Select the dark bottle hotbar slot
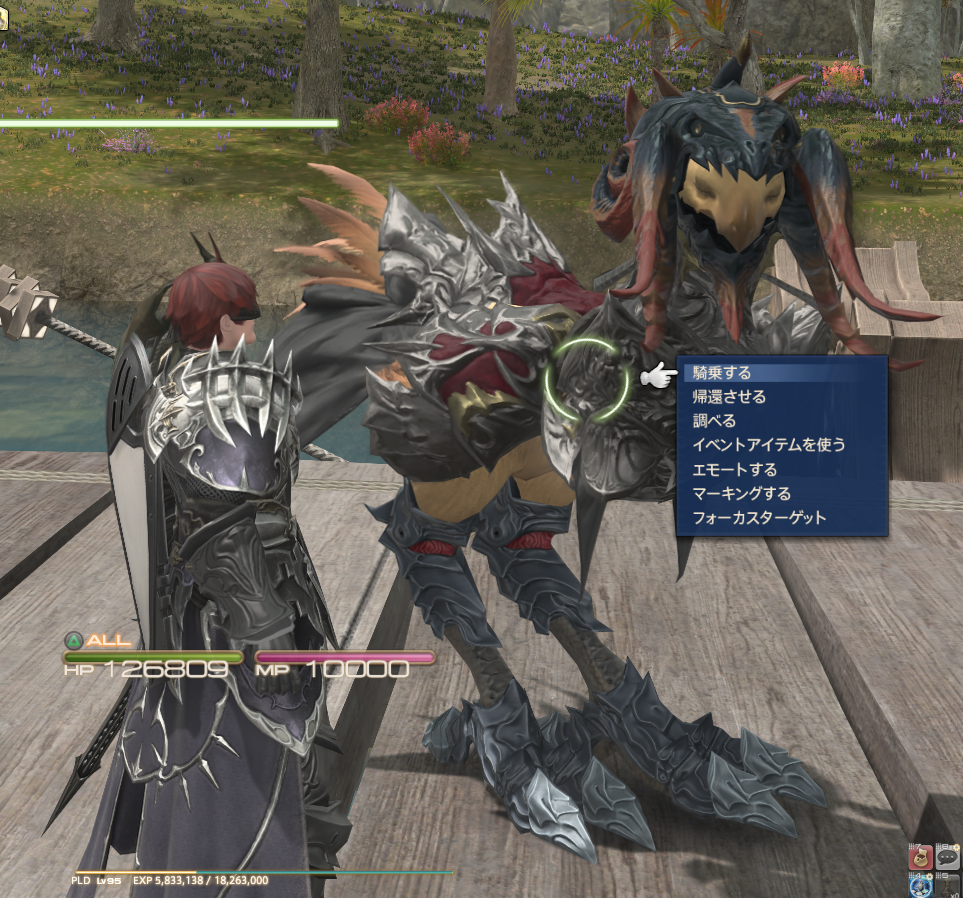 click(947, 886)
